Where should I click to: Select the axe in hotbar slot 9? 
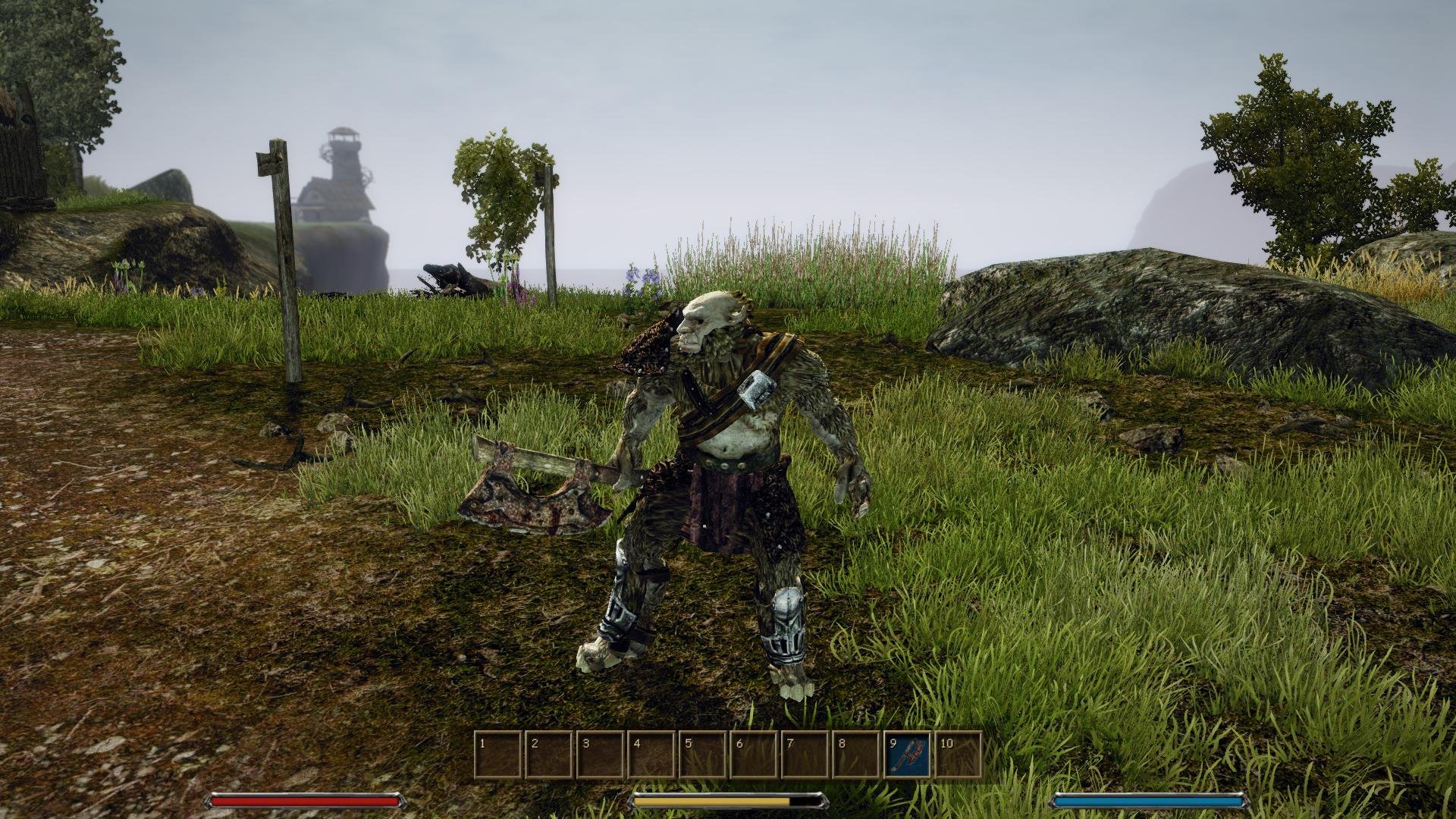click(907, 755)
